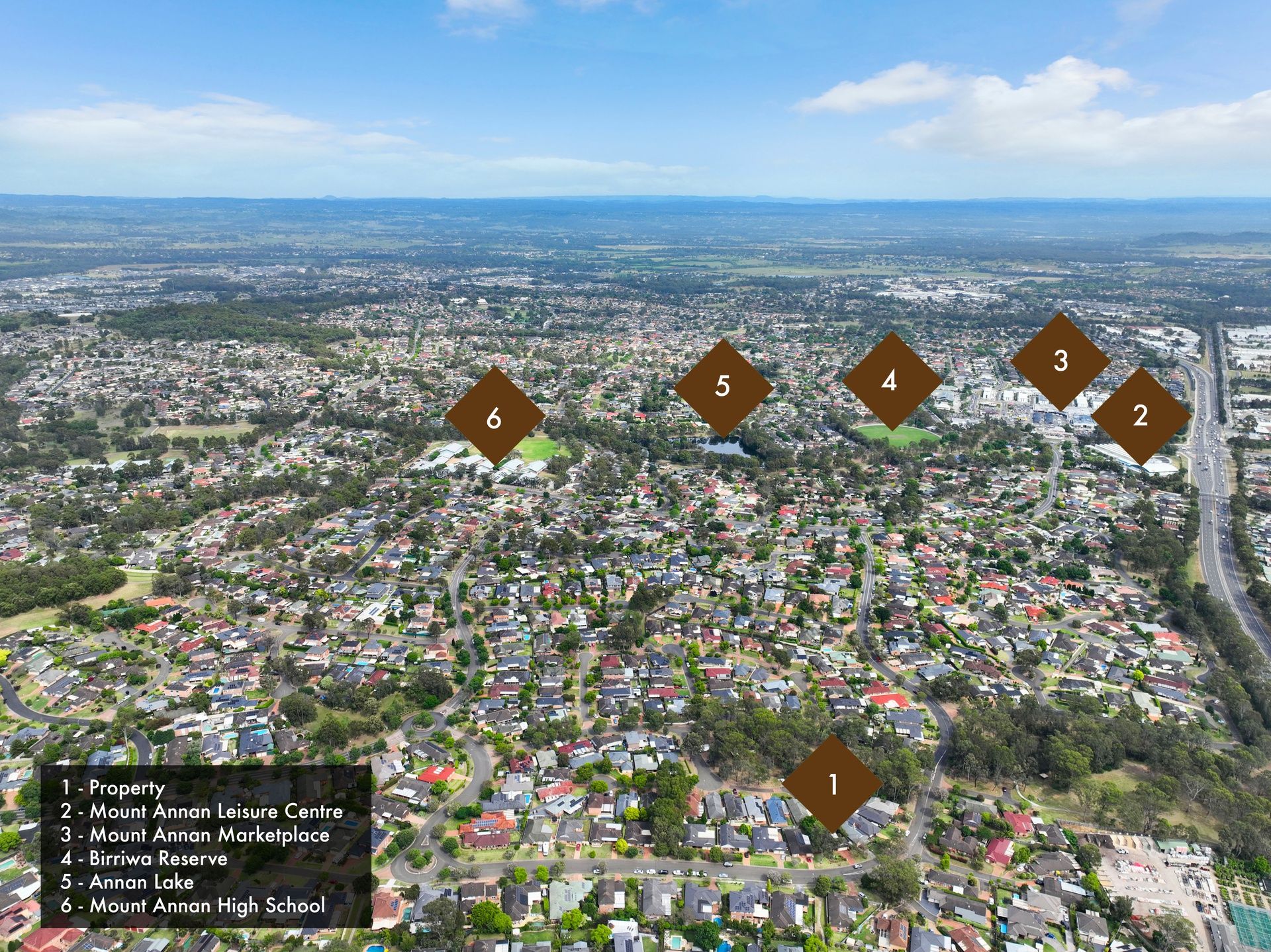This screenshot has width=1271, height=952.
Task: Choose Mount Annan Leisure Centre in legend
Action: point(202,812)
